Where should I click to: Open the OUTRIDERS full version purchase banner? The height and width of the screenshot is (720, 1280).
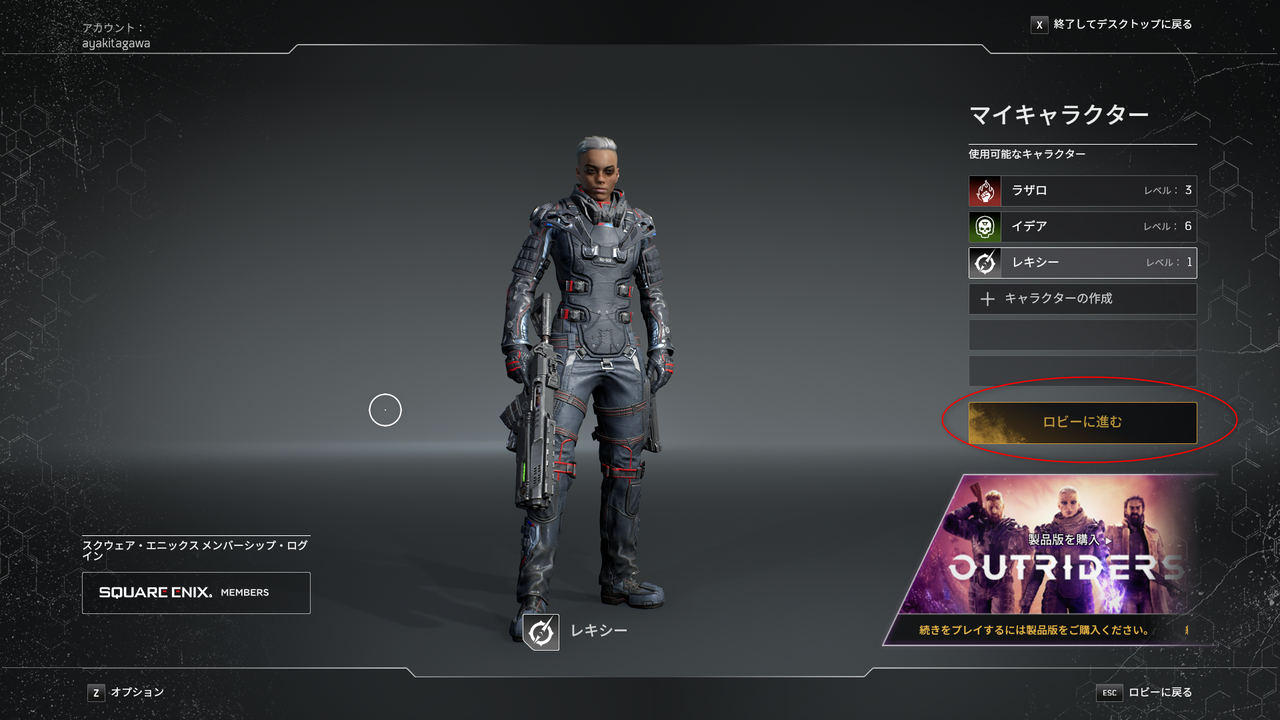click(1050, 560)
